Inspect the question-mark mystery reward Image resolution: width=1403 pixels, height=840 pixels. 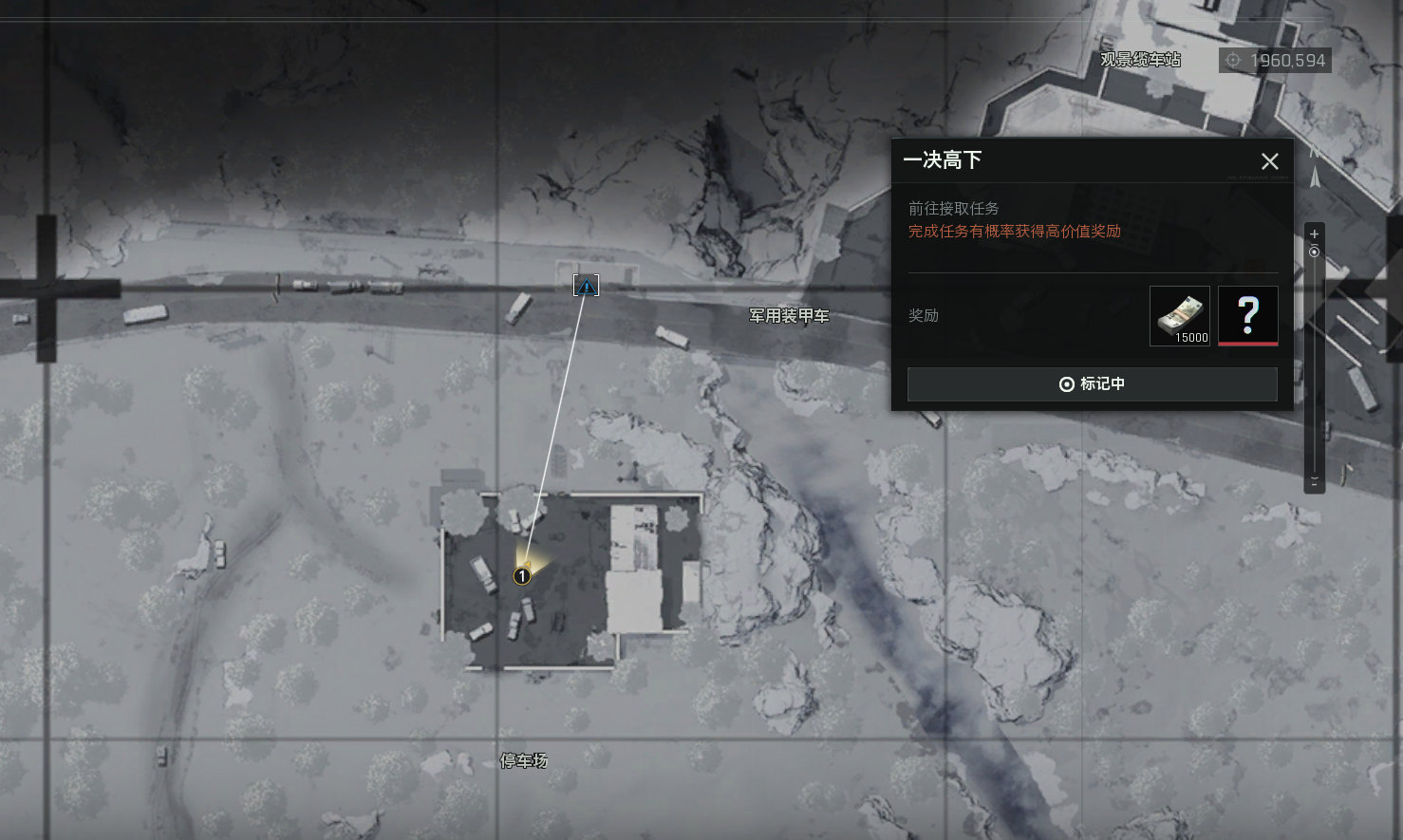pos(1247,316)
